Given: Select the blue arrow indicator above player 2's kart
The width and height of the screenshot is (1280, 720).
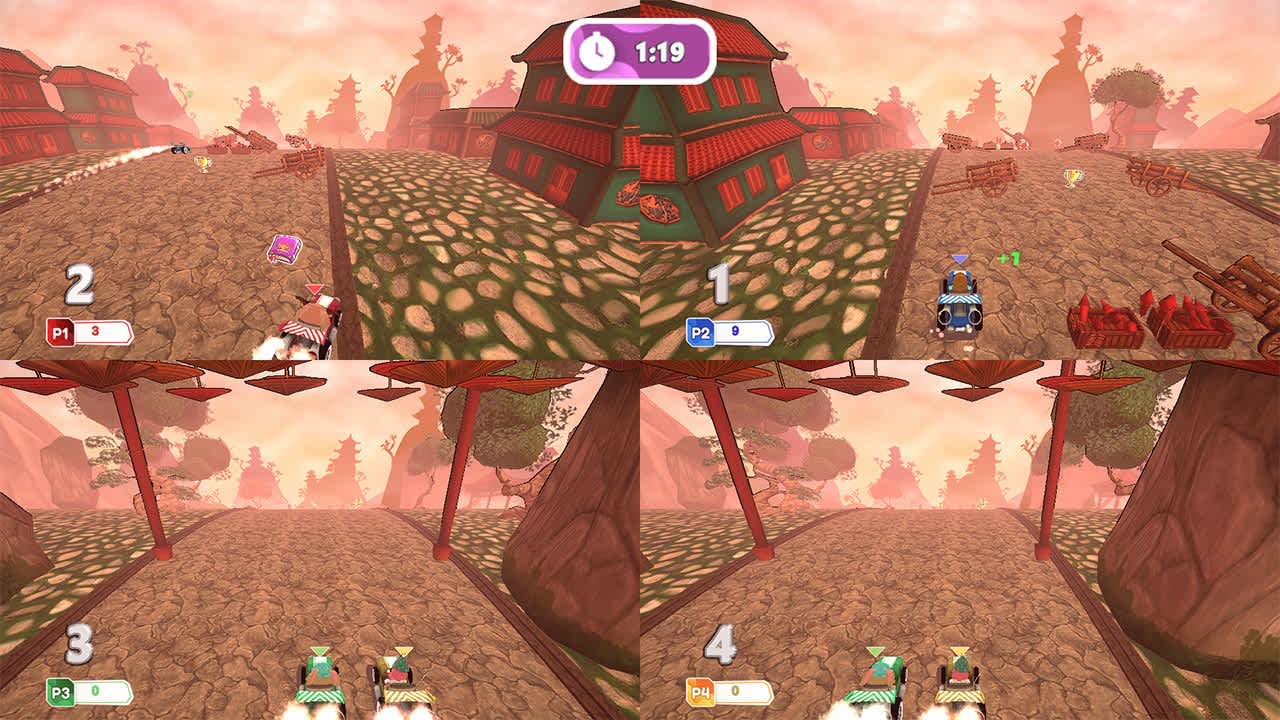Looking at the screenshot, I should click(960, 257).
